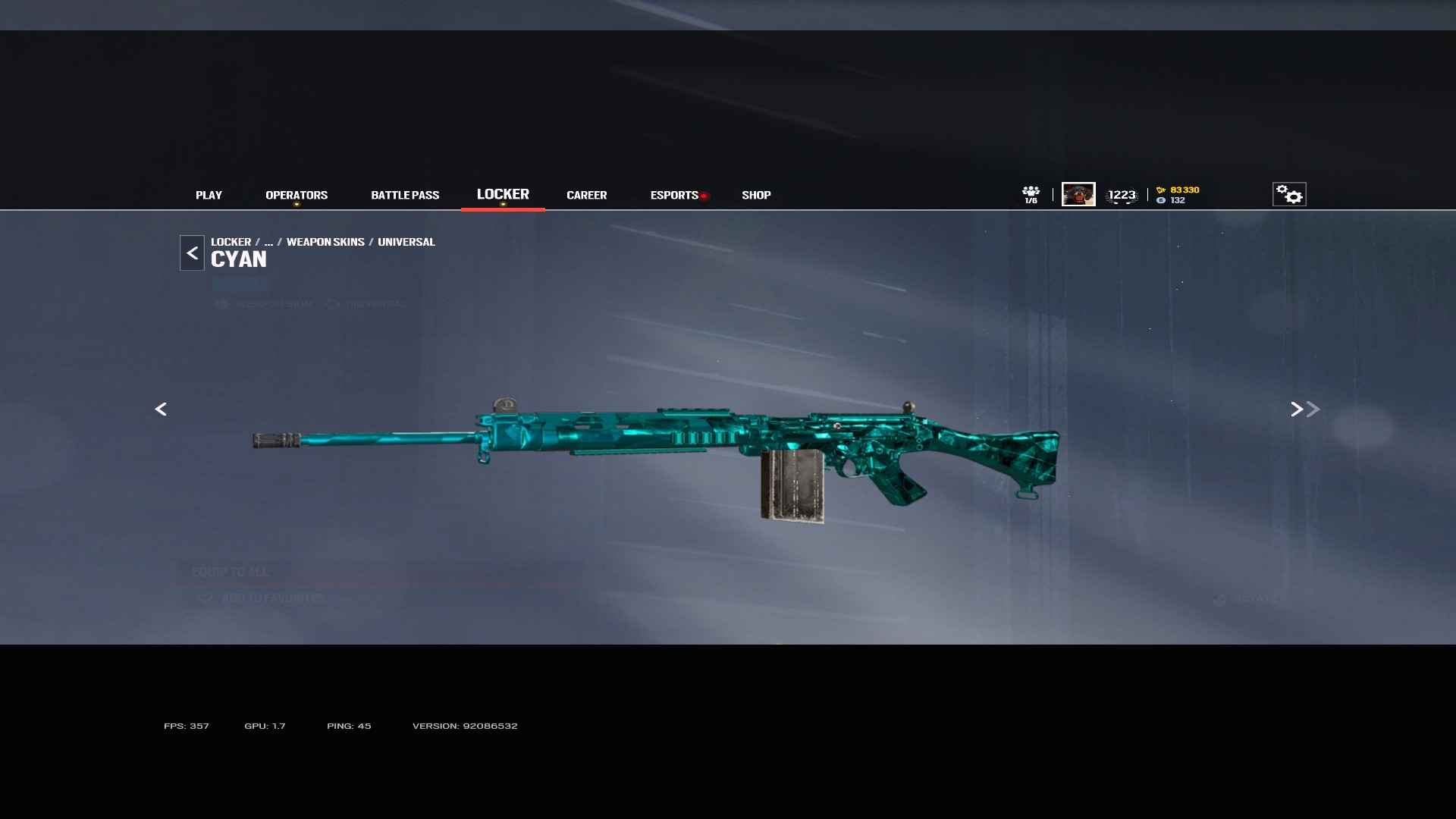Open the Career tab
The image size is (1456, 819).
point(586,195)
